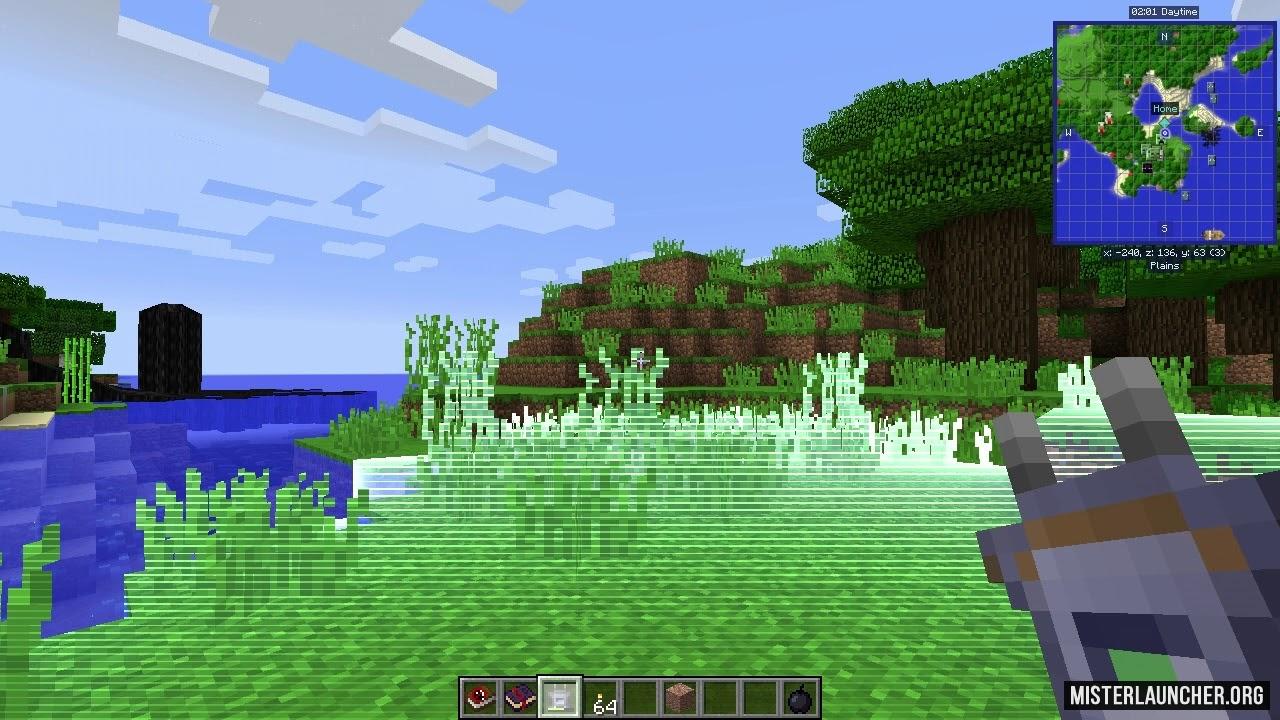
Task: Click the 02:01 Daytime display above the minimap
Action: tap(1165, 12)
